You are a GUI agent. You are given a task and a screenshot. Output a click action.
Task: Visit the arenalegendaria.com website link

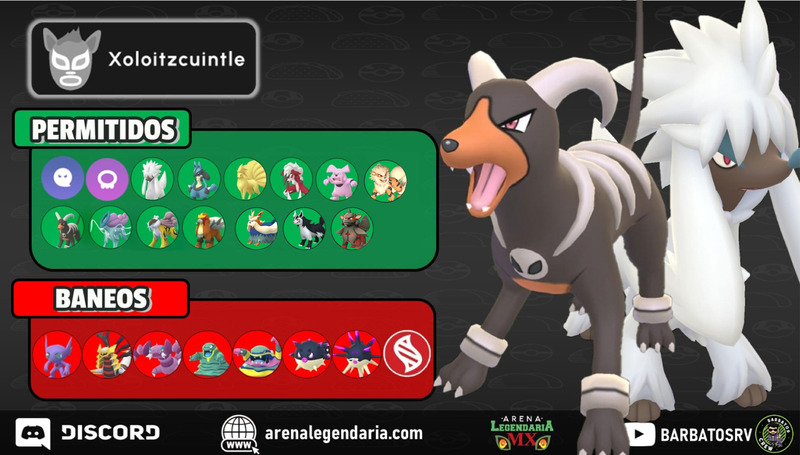[322, 433]
